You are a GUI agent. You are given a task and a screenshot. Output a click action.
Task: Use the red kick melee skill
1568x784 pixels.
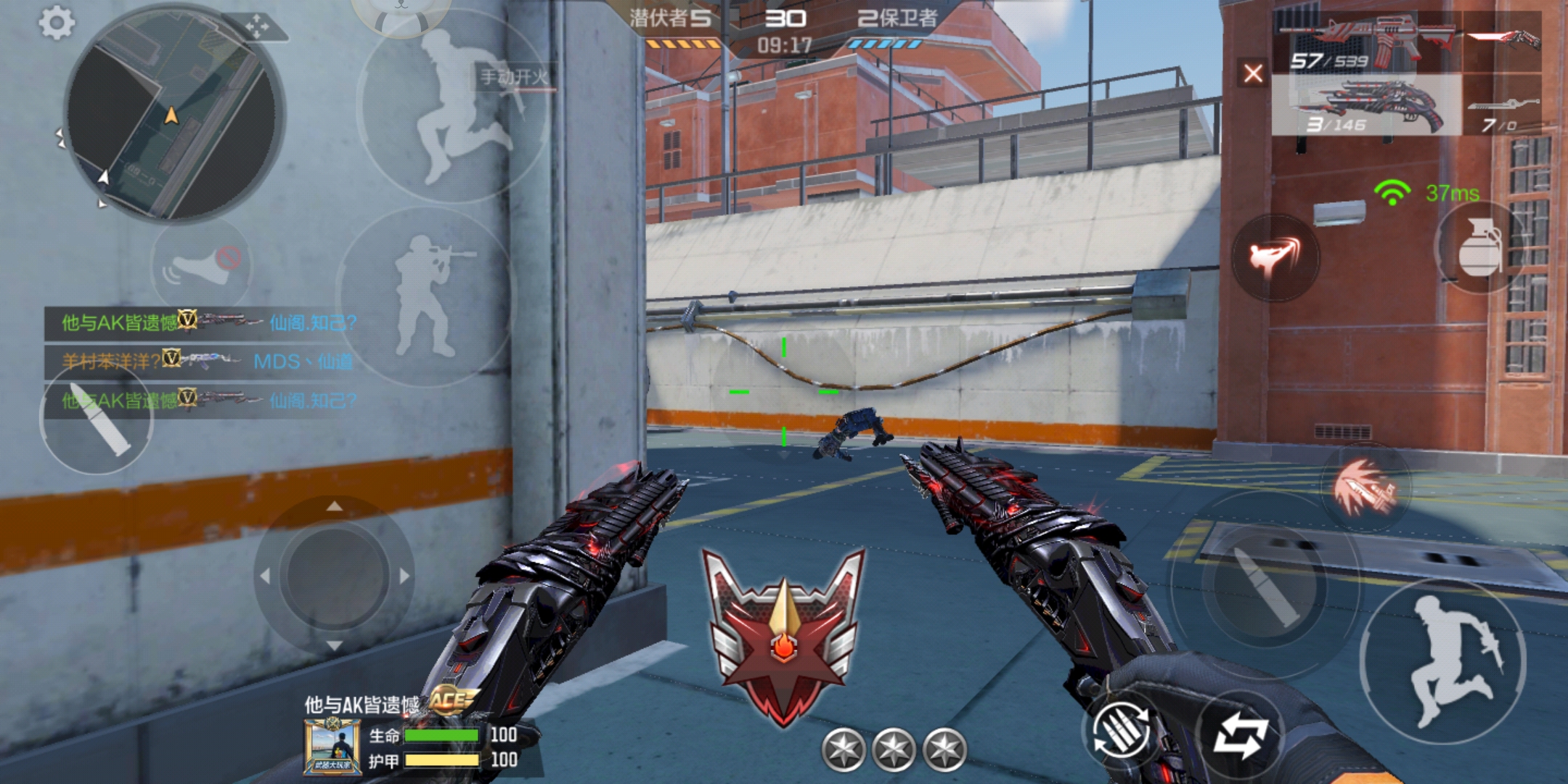click(1275, 257)
